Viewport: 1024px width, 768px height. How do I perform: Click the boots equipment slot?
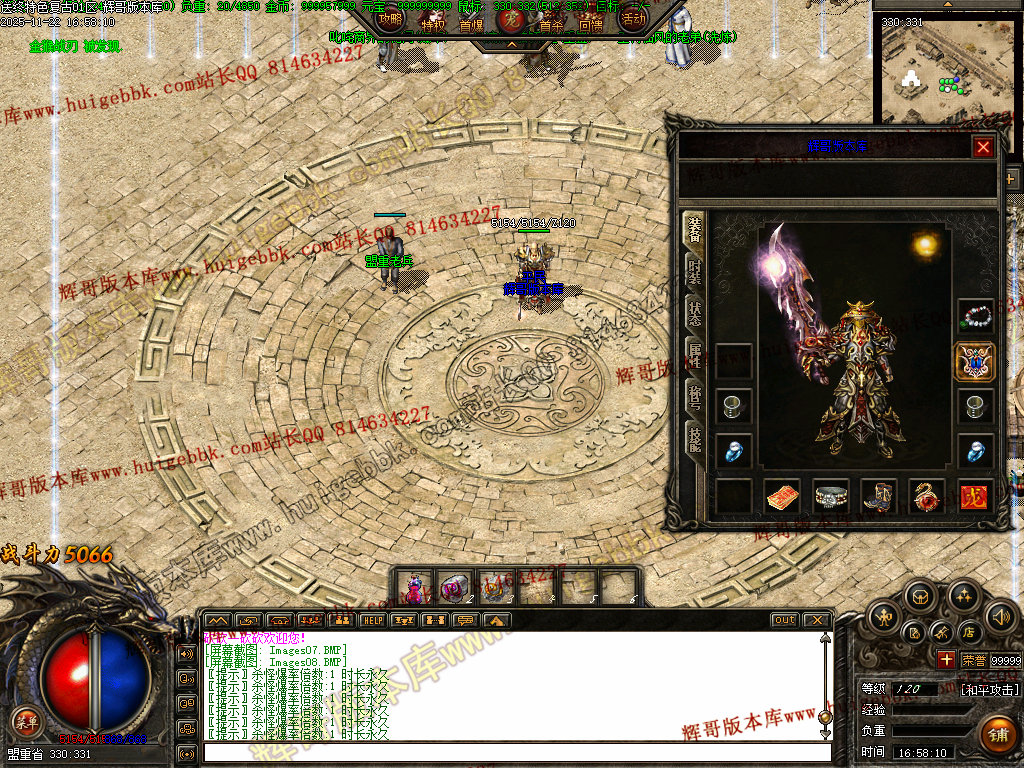click(x=879, y=496)
